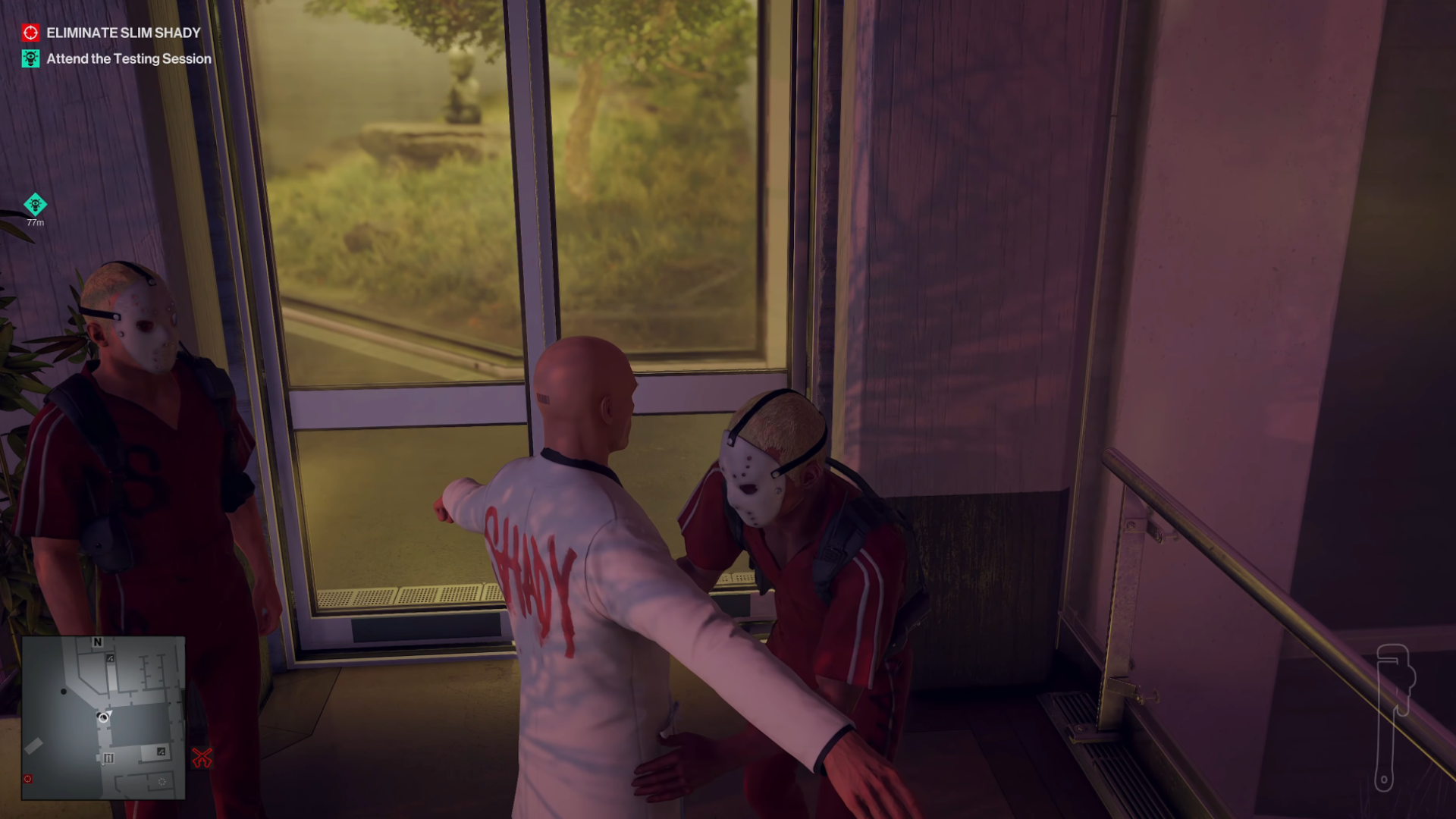
Task: Select the Attend the Testing Session objective
Action: pos(127,58)
